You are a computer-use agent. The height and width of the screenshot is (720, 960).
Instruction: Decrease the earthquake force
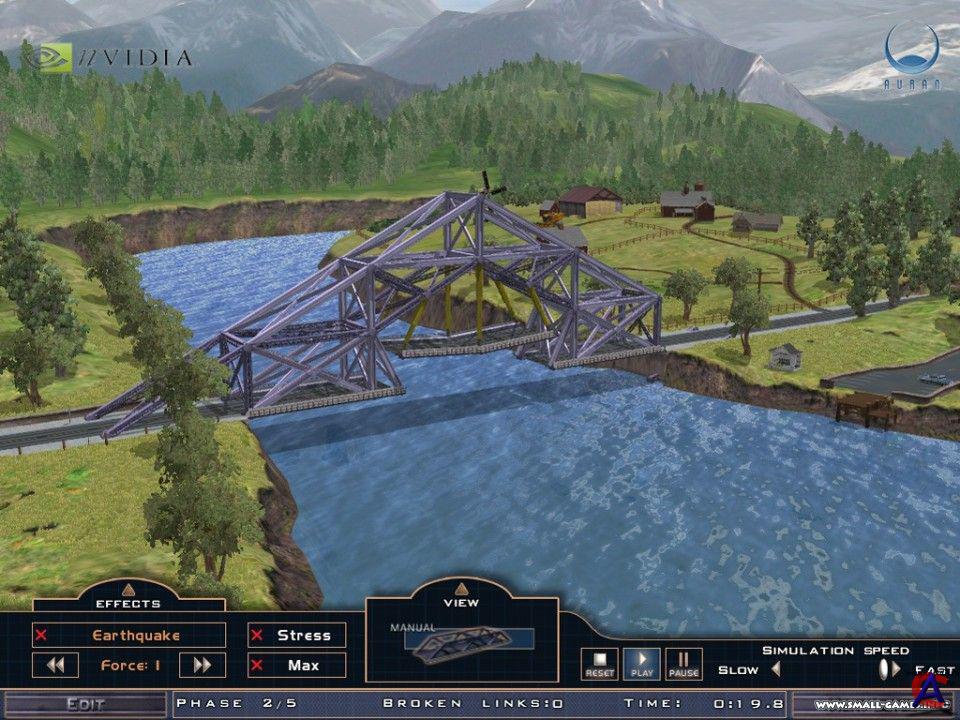(x=55, y=665)
